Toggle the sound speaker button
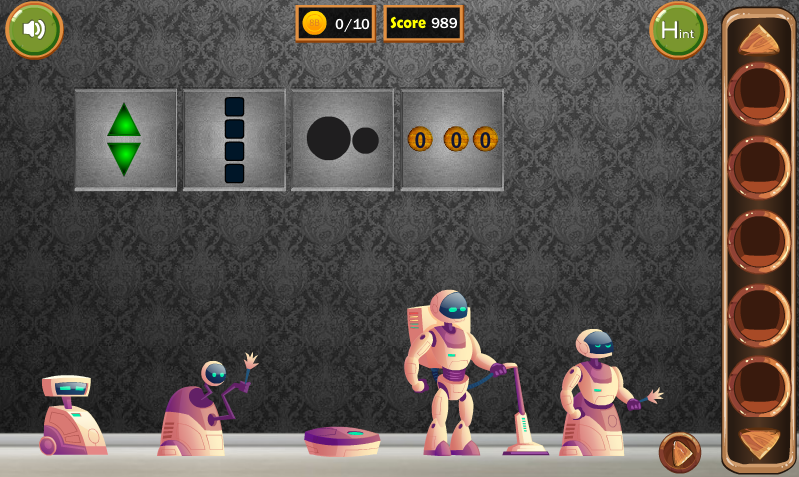Image resolution: width=799 pixels, height=477 pixels. [x=34, y=29]
